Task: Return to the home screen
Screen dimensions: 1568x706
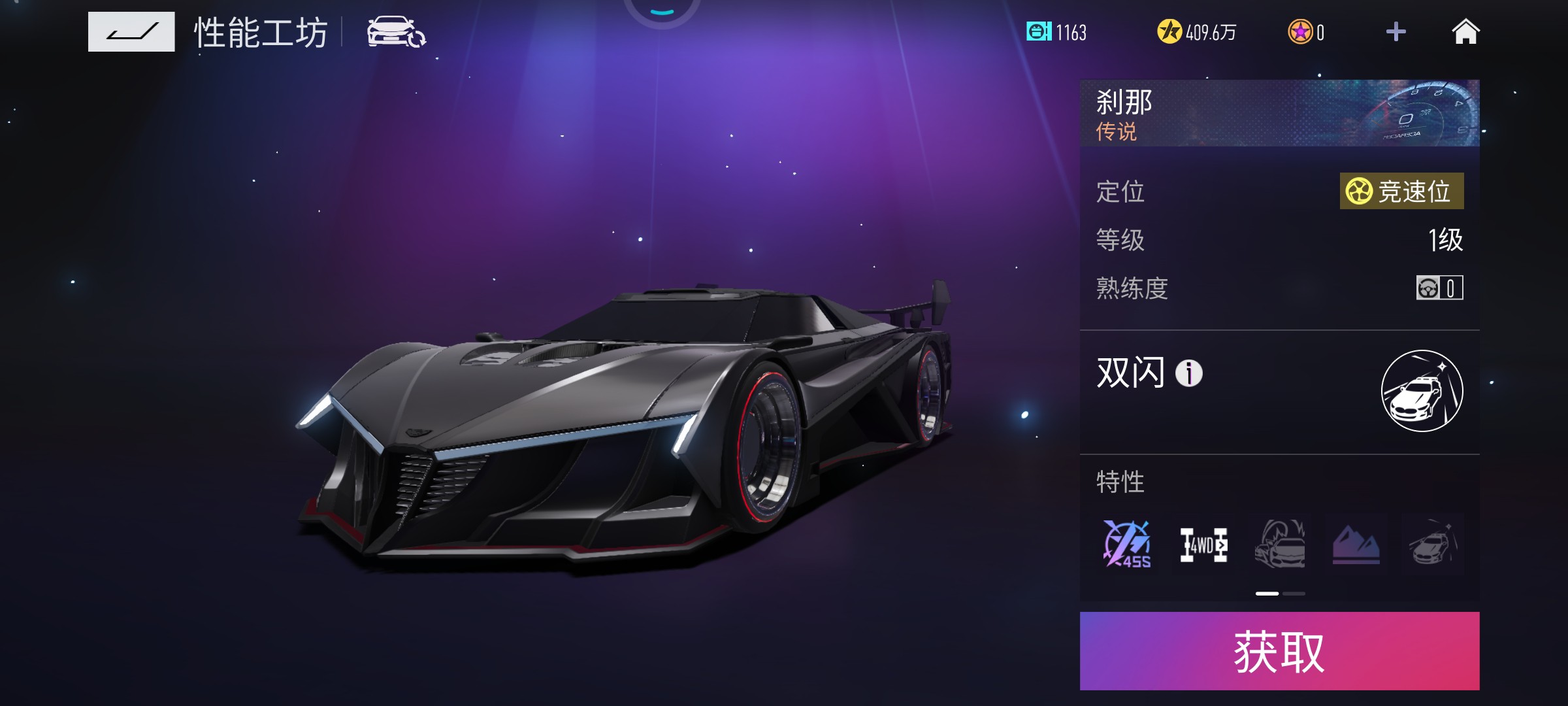Action: [x=1465, y=32]
